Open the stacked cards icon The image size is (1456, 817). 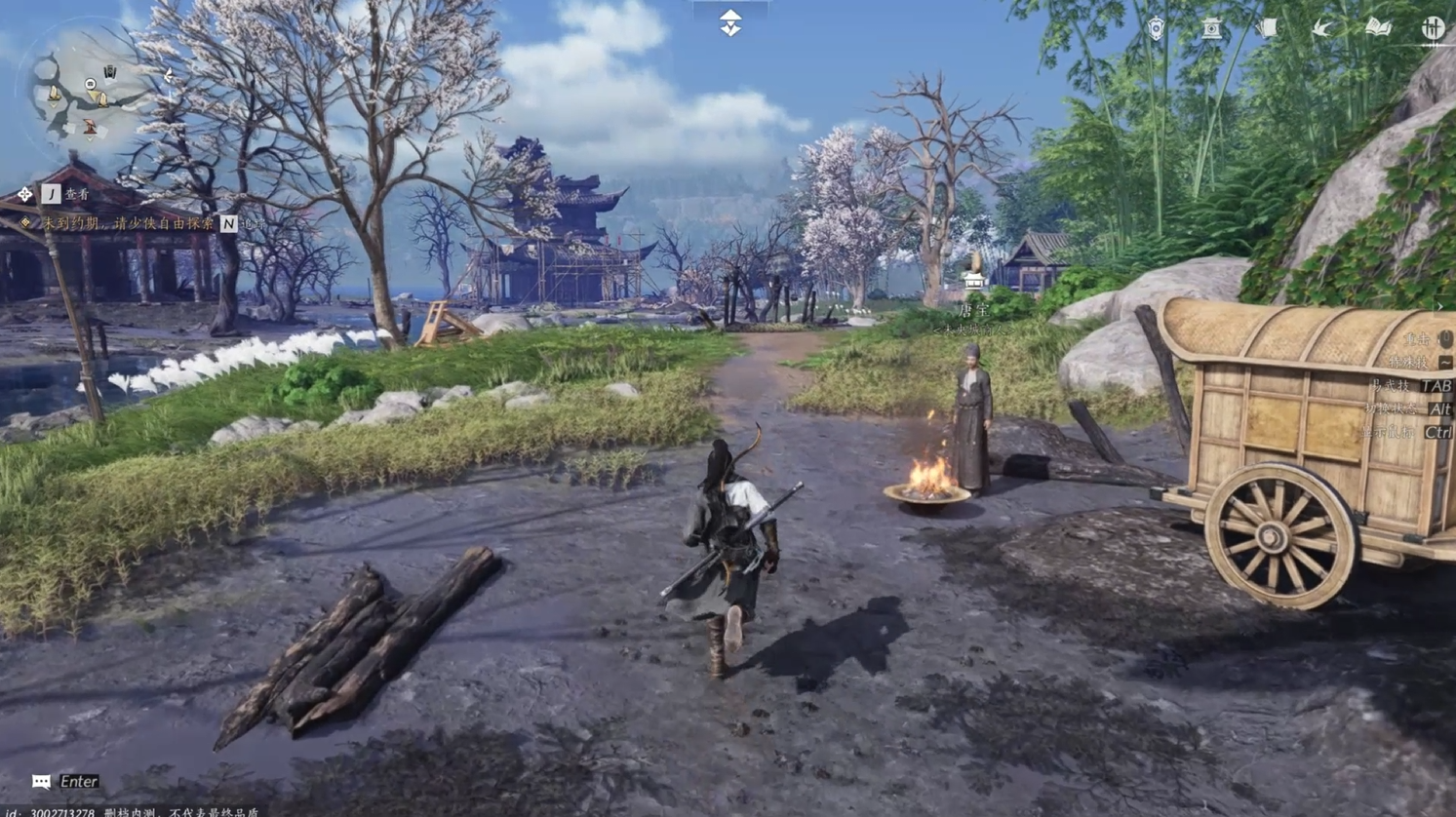(1267, 28)
